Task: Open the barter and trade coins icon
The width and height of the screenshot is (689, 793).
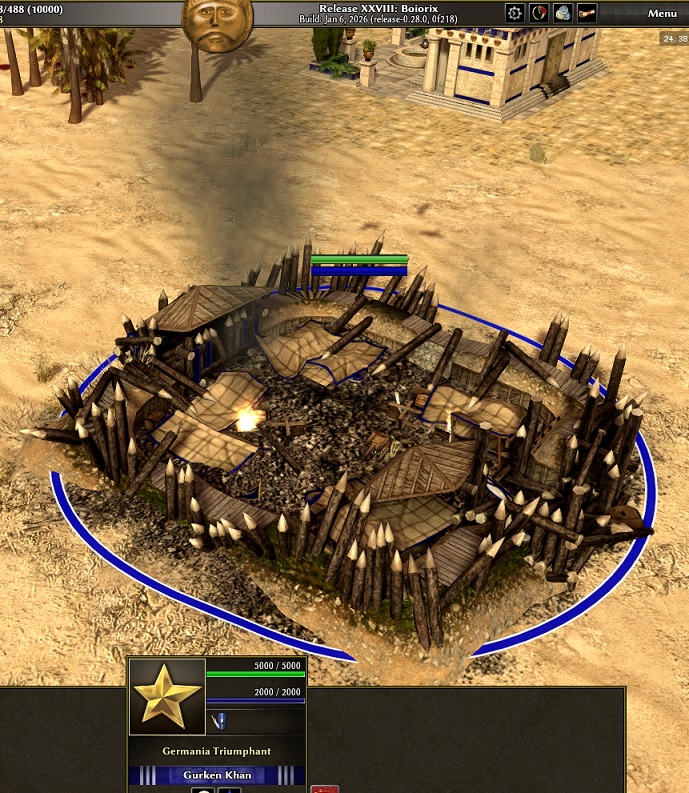Action: 562,13
